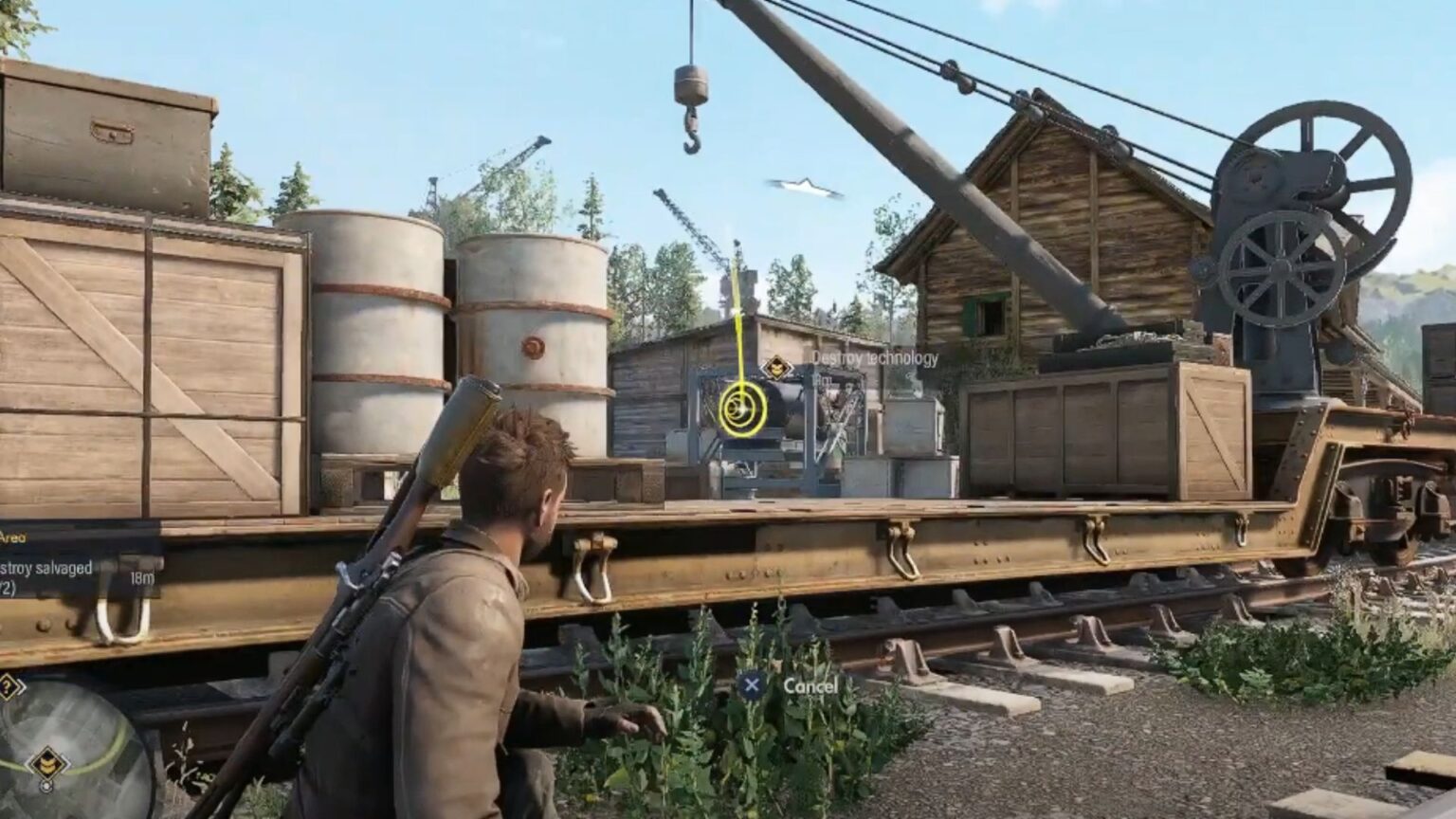The height and width of the screenshot is (819, 1456).
Task: Click the white player dot on the minimap
Action: tap(45, 787)
